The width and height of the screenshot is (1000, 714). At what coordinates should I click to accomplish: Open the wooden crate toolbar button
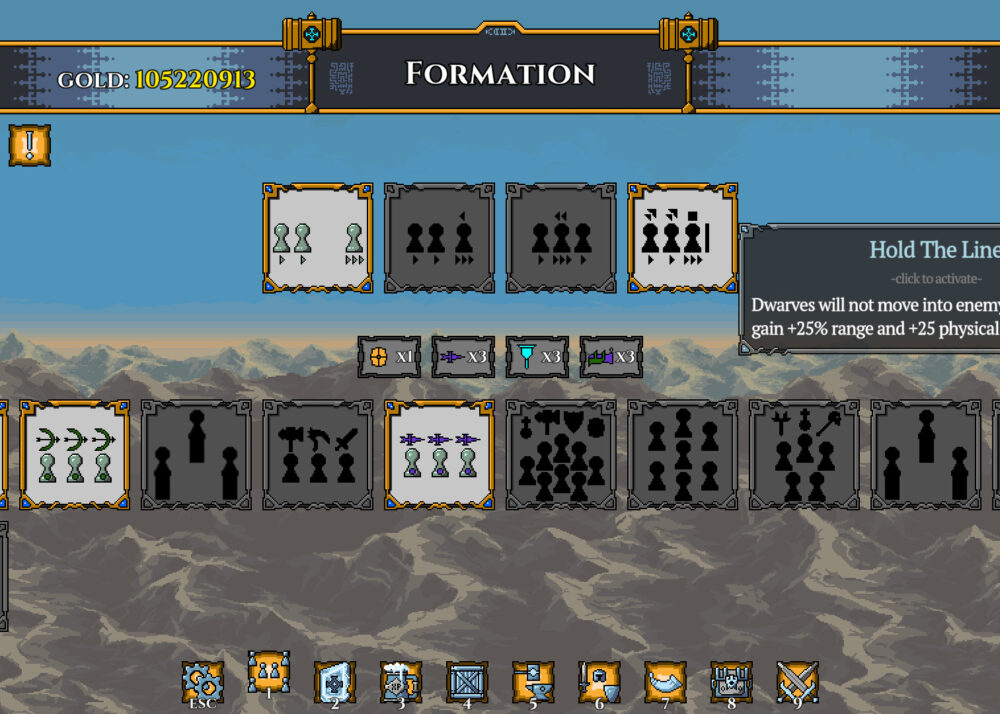tap(467, 682)
